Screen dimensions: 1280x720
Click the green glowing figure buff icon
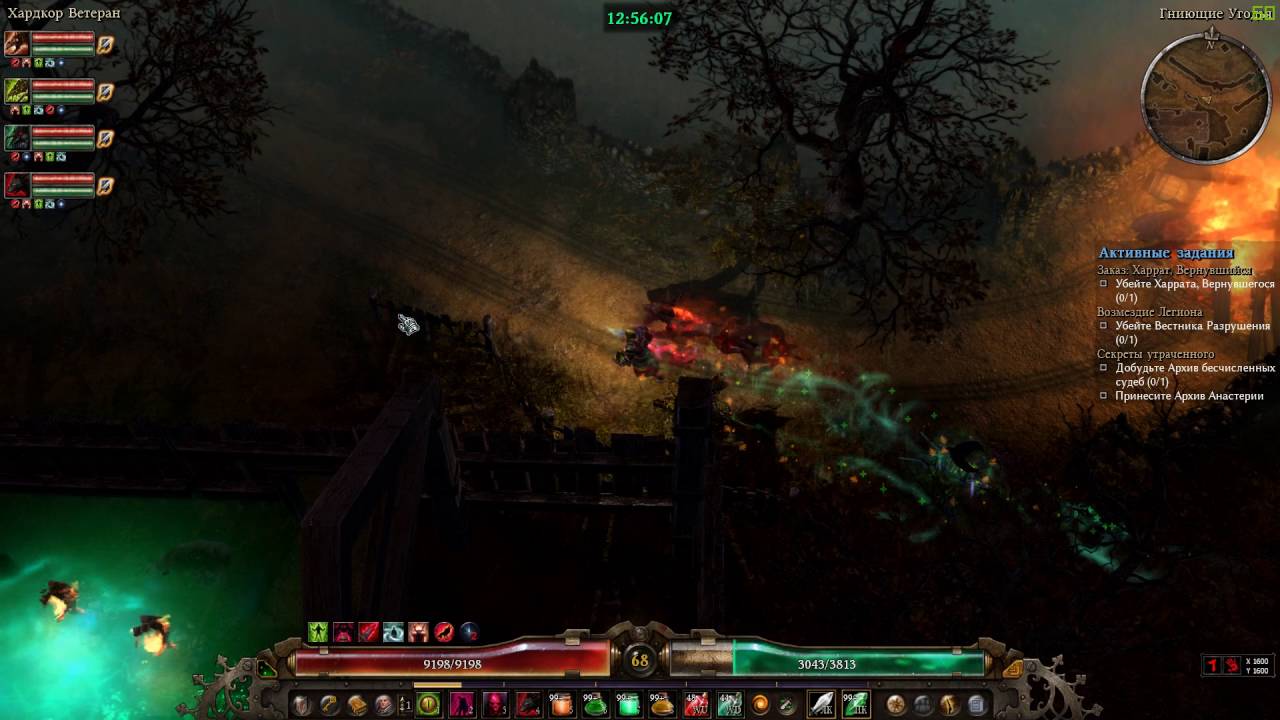(318, 632)
